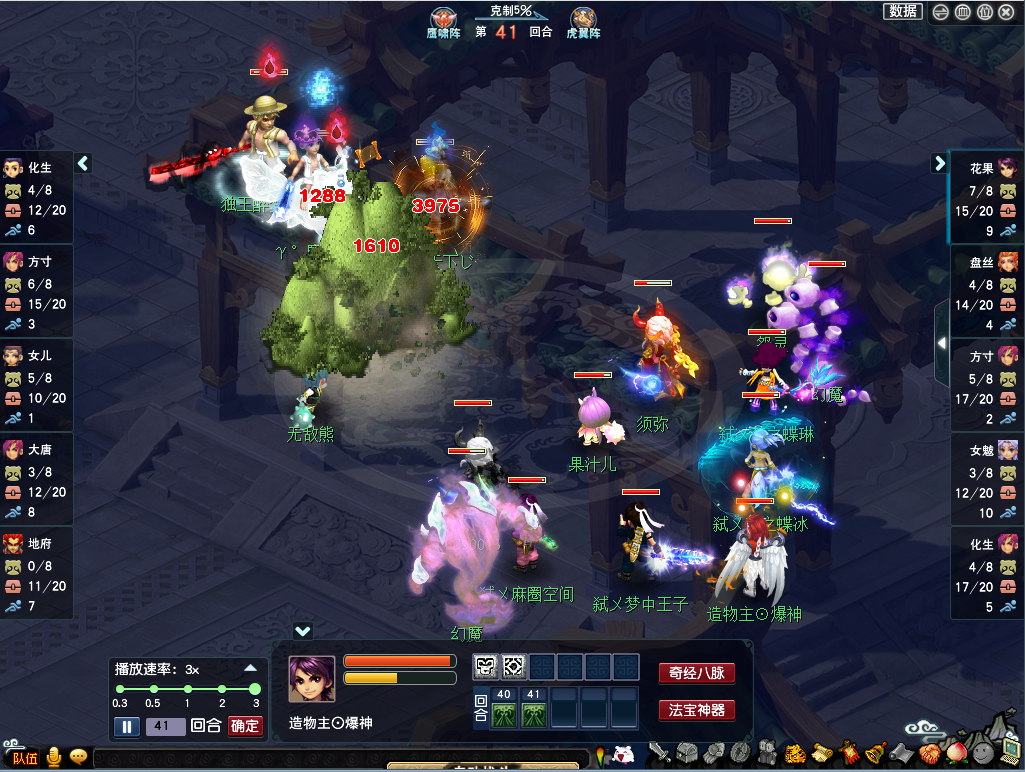Confirm the round number with 确定

coord(244,726)
